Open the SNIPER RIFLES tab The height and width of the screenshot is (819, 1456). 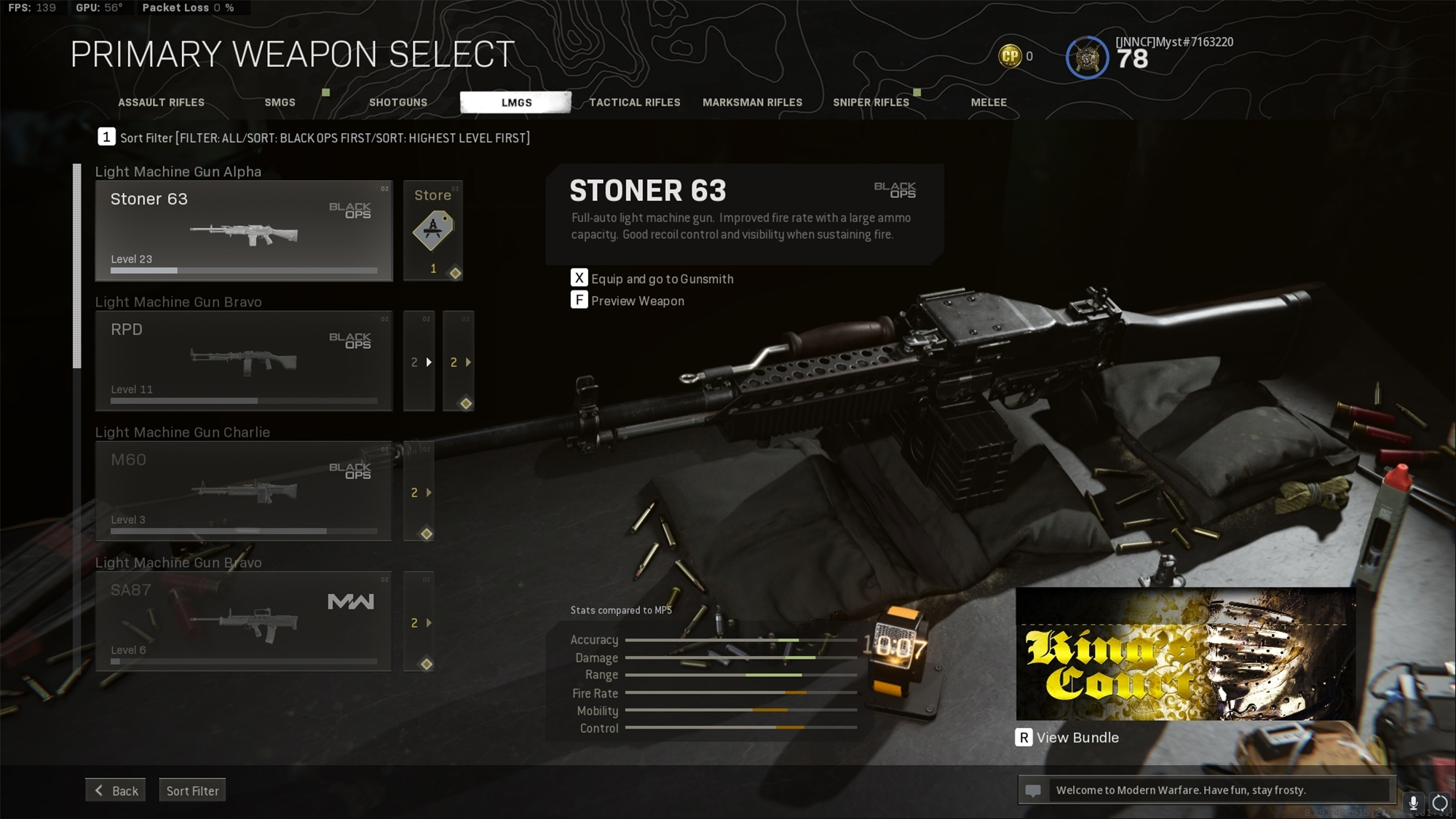click(871, 103)
